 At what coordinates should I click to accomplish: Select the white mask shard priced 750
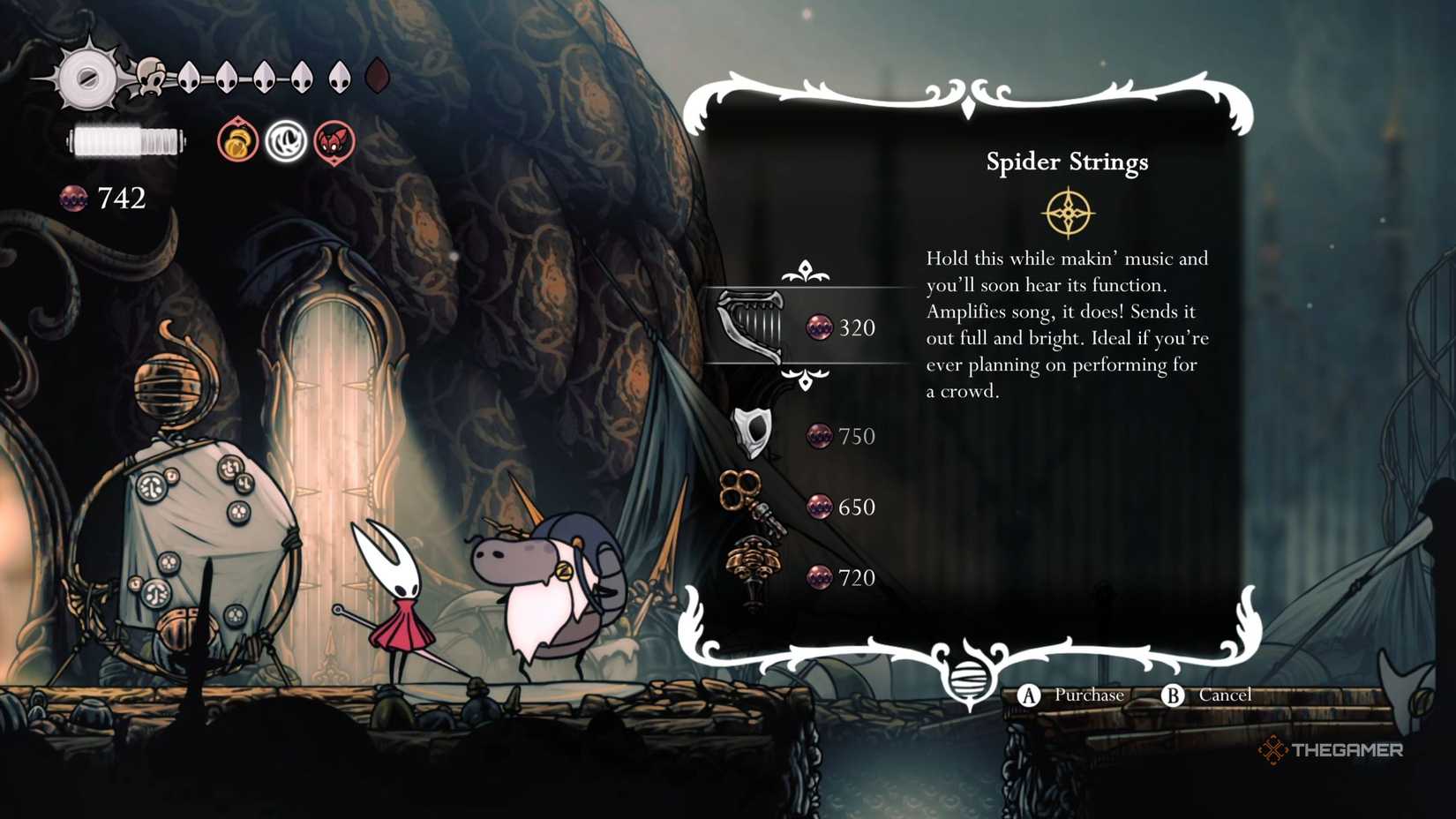tap(754, 434)
